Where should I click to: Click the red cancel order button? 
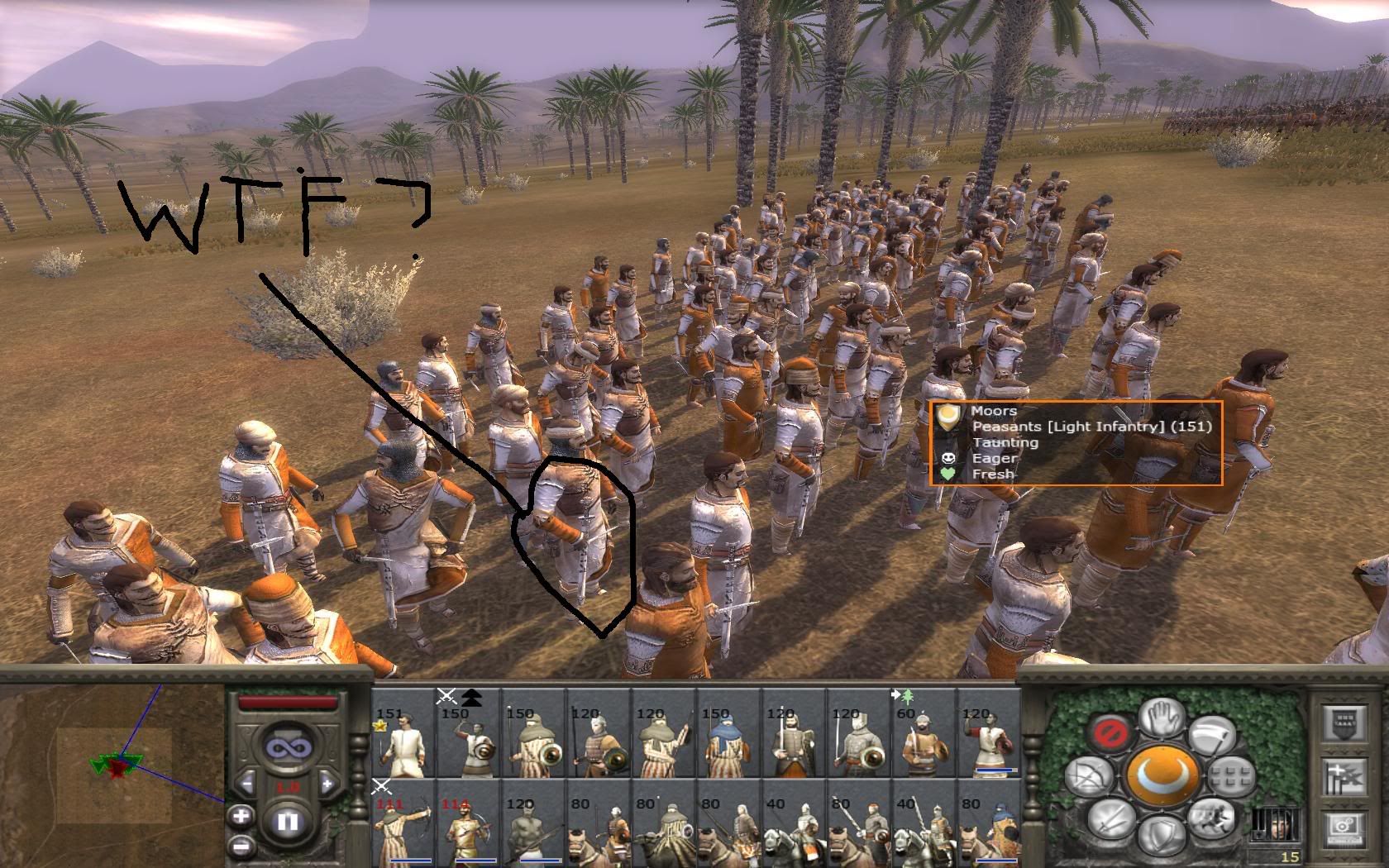(1108, 733)
